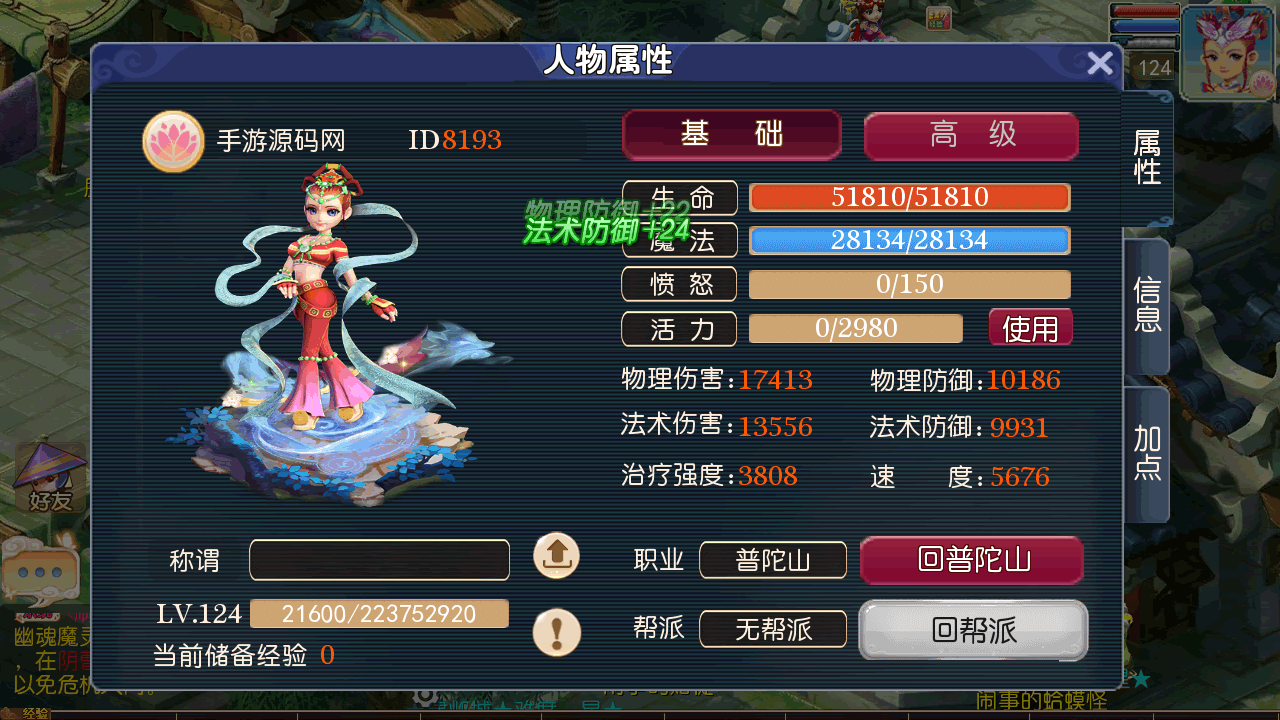Close the 人物属性 character panel

(1100, 64)
